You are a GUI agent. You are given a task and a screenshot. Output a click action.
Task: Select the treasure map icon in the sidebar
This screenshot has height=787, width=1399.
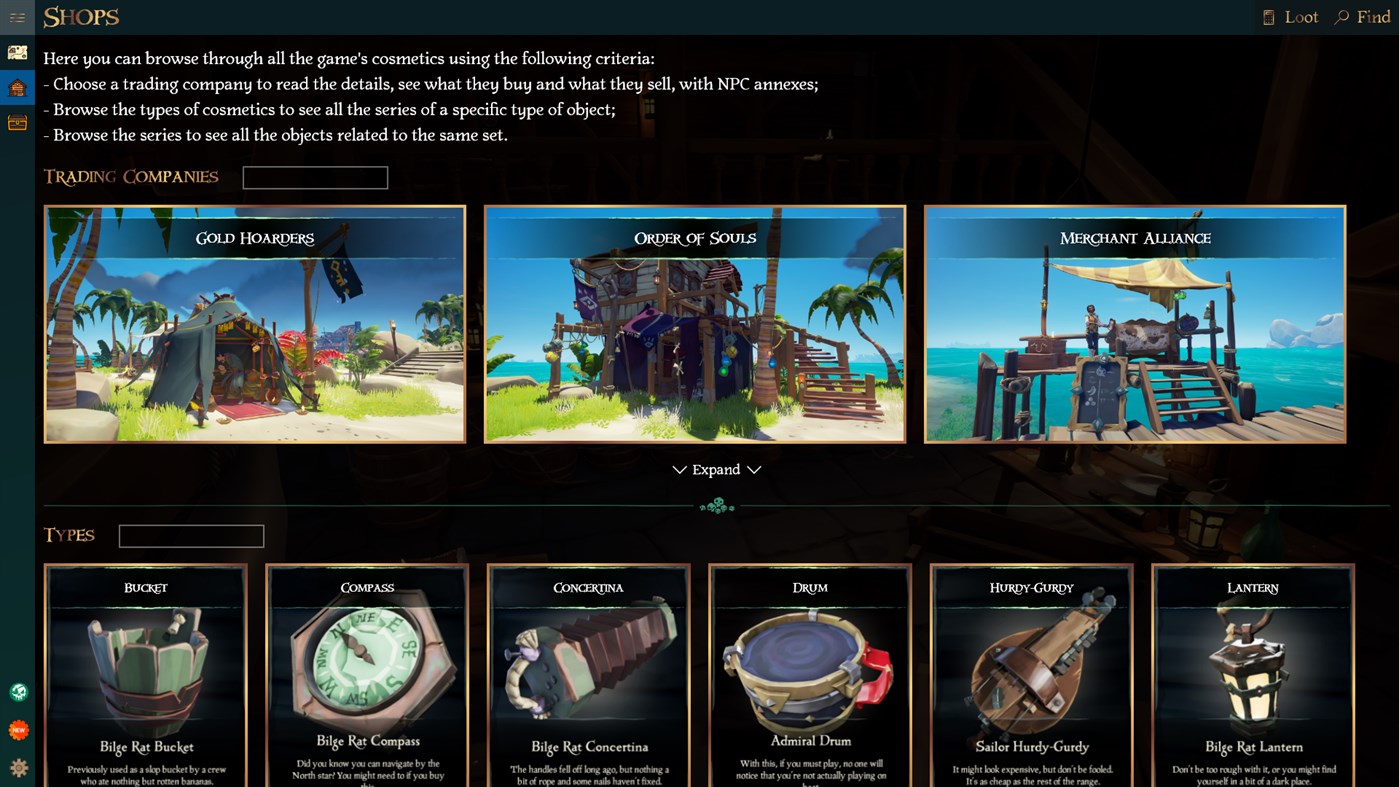tap(16, 51)
